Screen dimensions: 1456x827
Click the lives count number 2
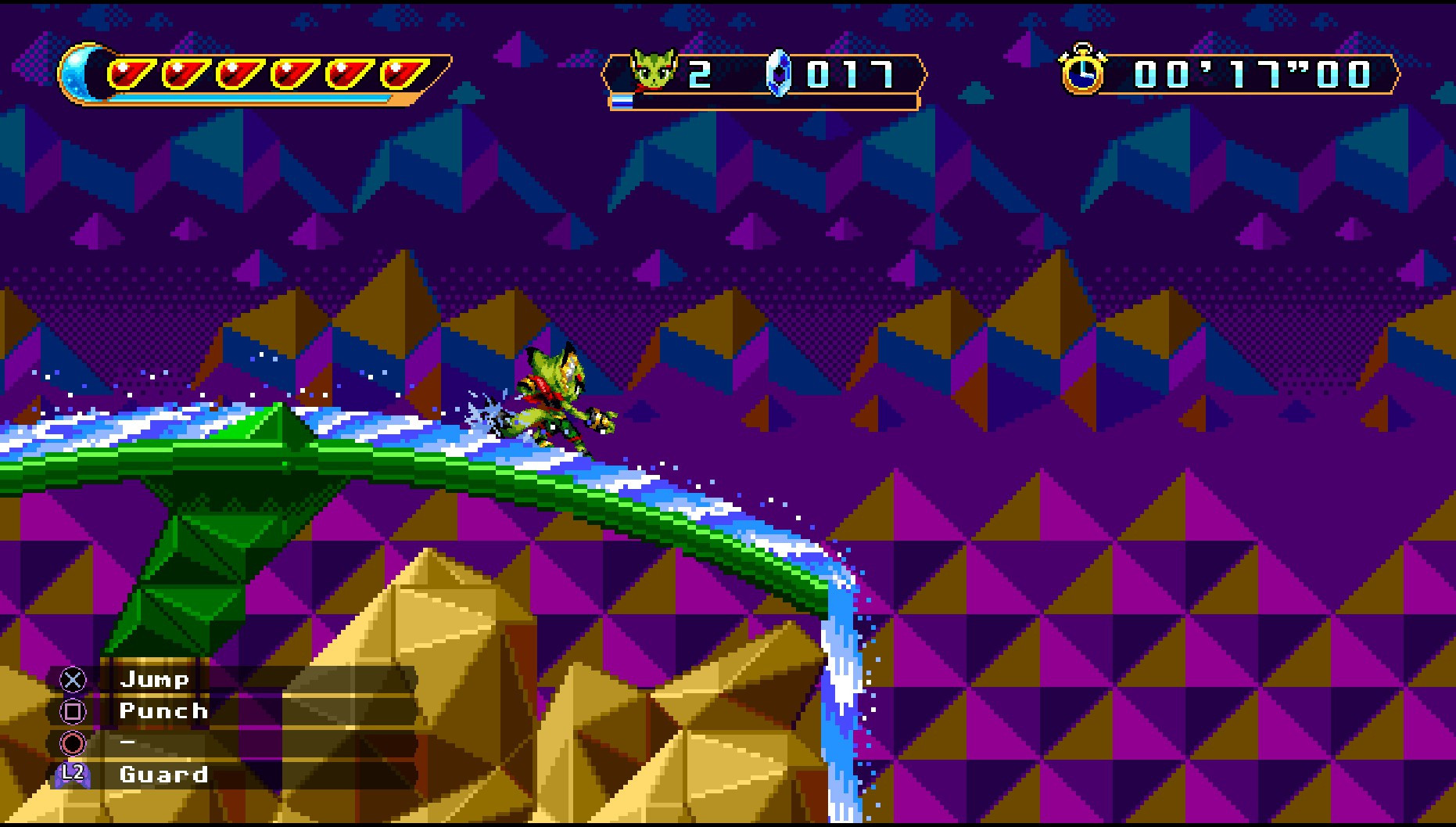698,74
